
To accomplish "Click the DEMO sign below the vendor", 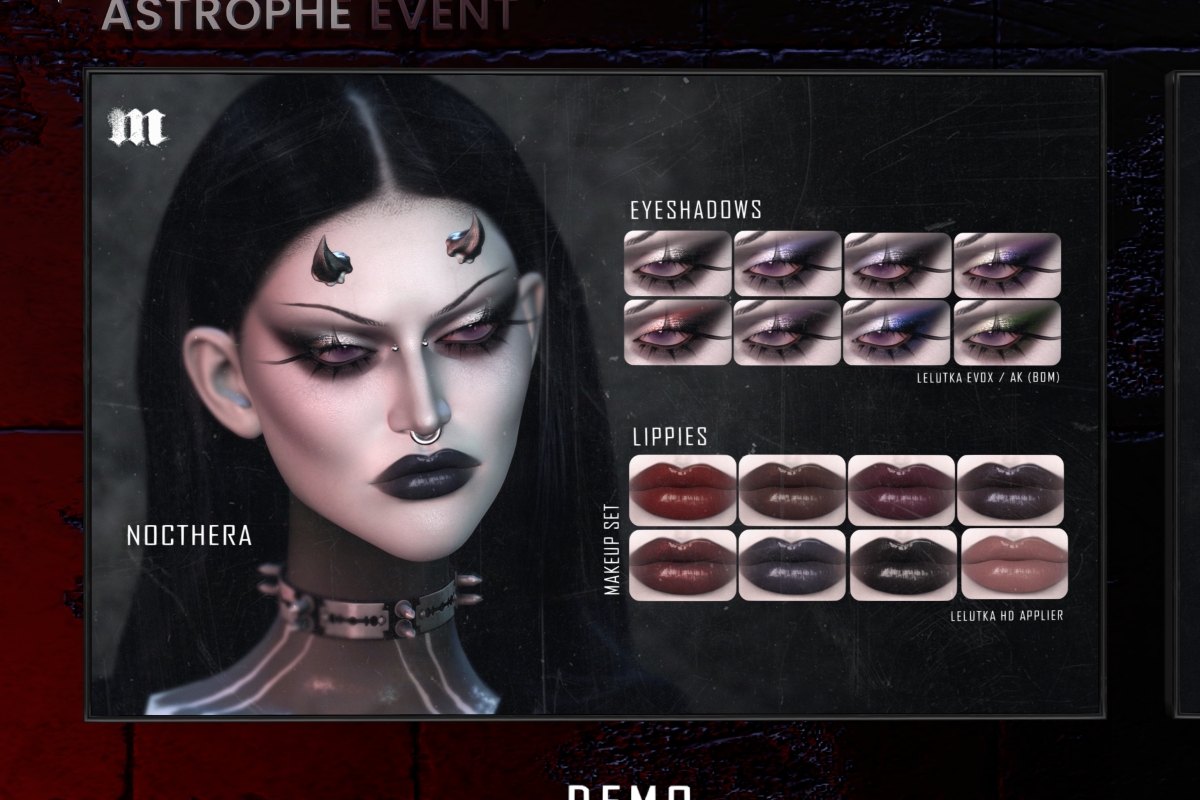I will pyautogui.click(x=630, y=790).
